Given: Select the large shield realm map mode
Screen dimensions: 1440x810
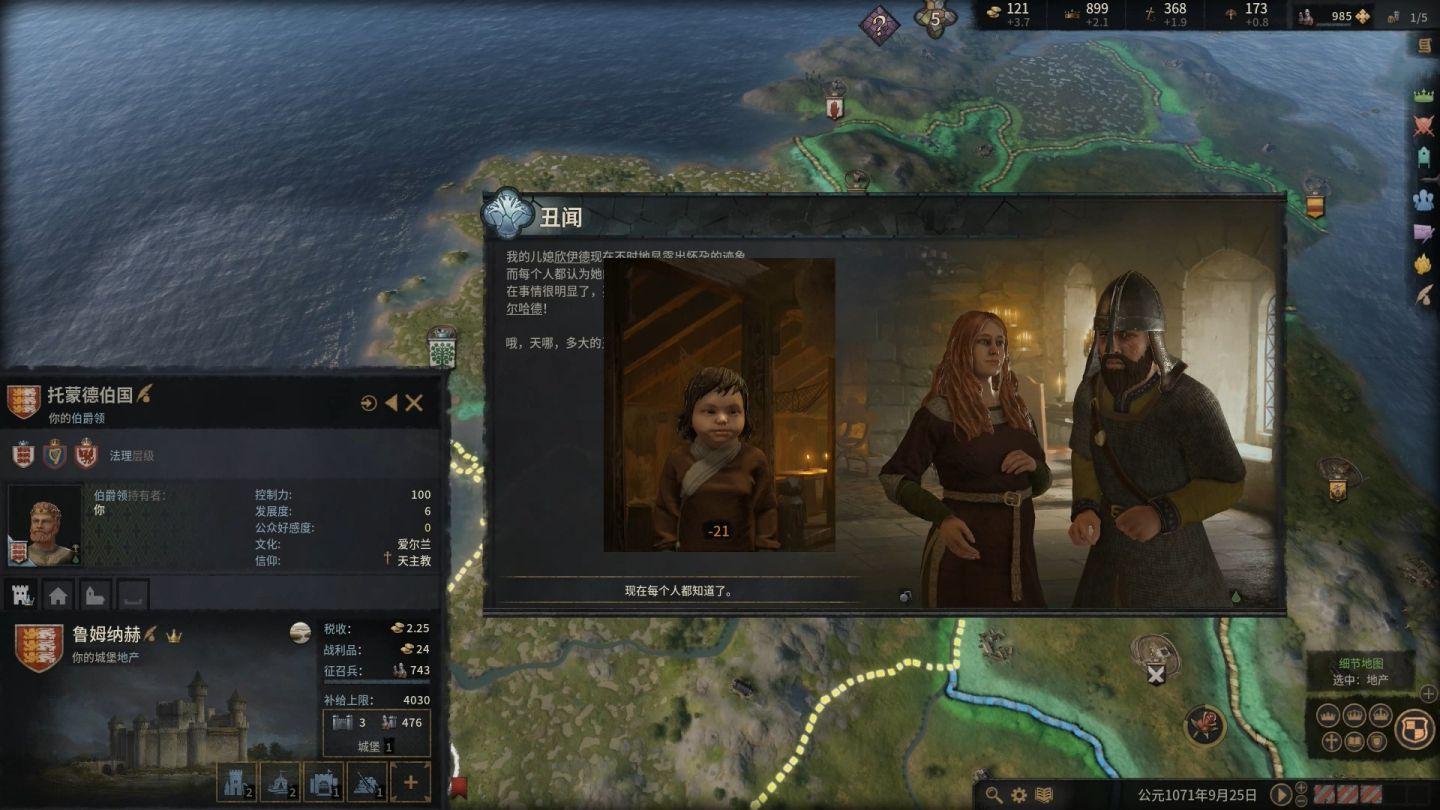Looking at the screenshot, I should [x=1414, y=728].
